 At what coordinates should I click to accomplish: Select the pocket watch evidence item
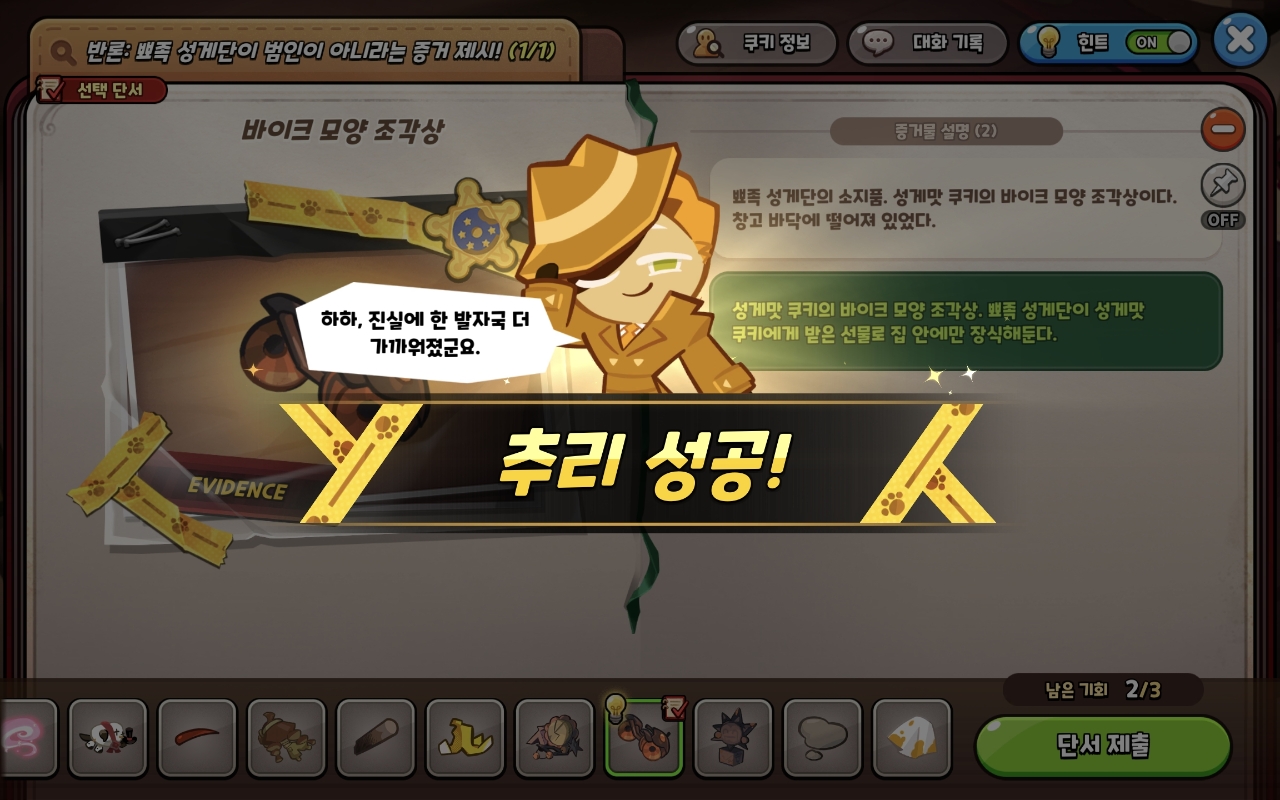click(554, 740)
